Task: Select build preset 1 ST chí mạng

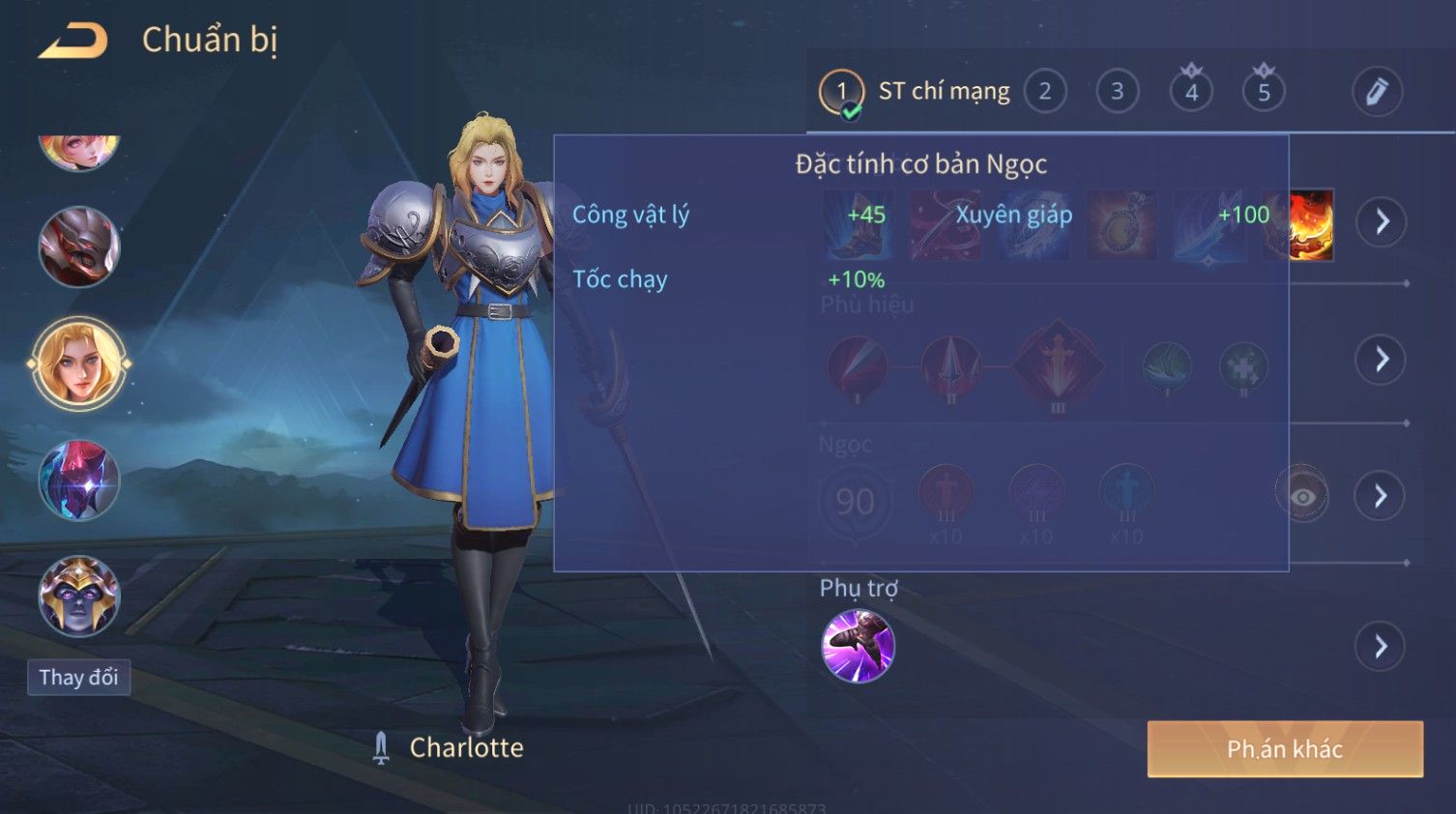Action: 841,92
